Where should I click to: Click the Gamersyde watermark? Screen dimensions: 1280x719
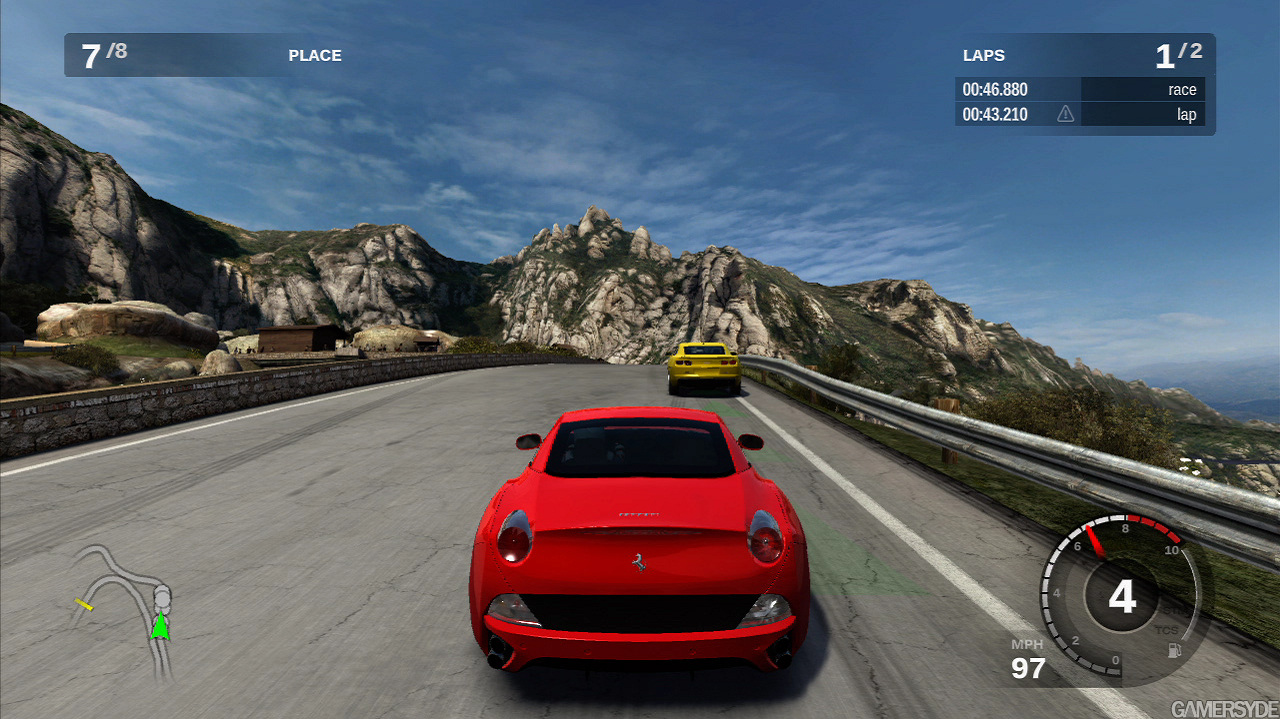click(x=1224, y=708)
